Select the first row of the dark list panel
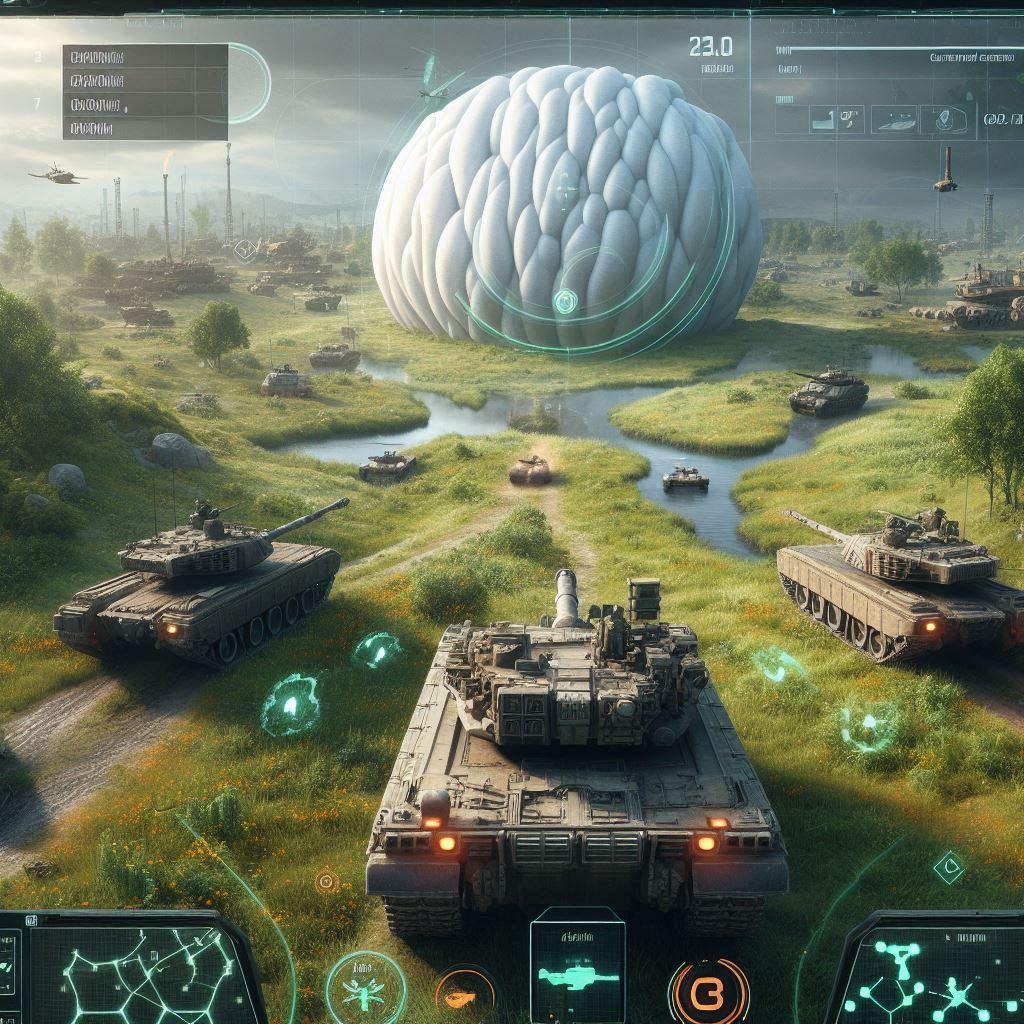The image size is (1024, 1024). [x=145, y=57]
